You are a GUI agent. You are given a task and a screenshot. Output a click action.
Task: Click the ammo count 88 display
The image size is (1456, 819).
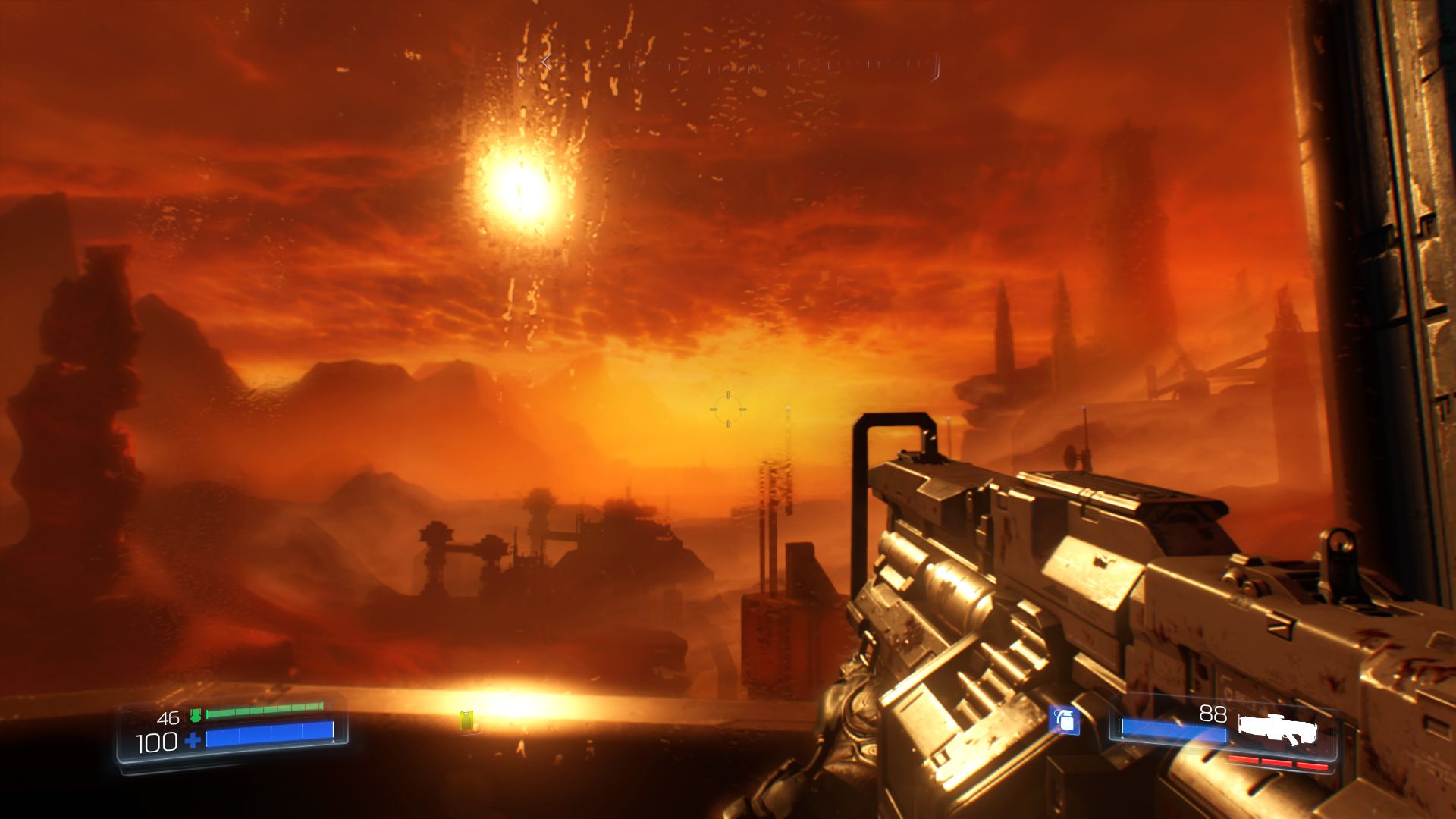[1212, 714]
